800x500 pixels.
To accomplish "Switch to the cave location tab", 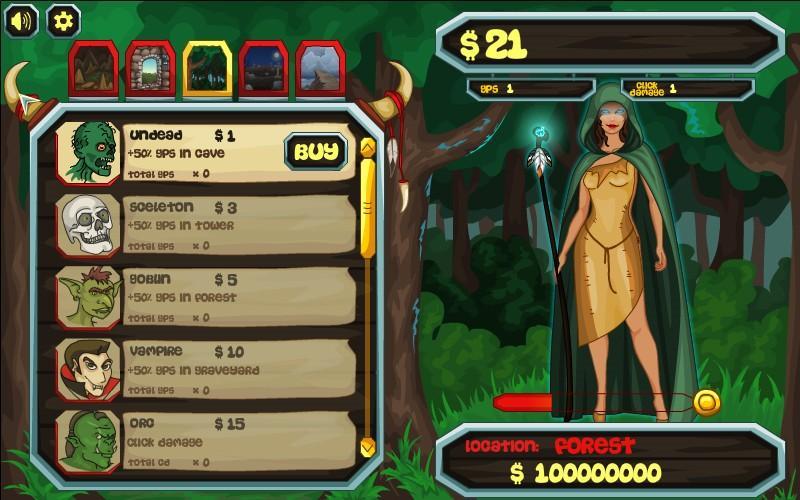I will tap(94, 69).
